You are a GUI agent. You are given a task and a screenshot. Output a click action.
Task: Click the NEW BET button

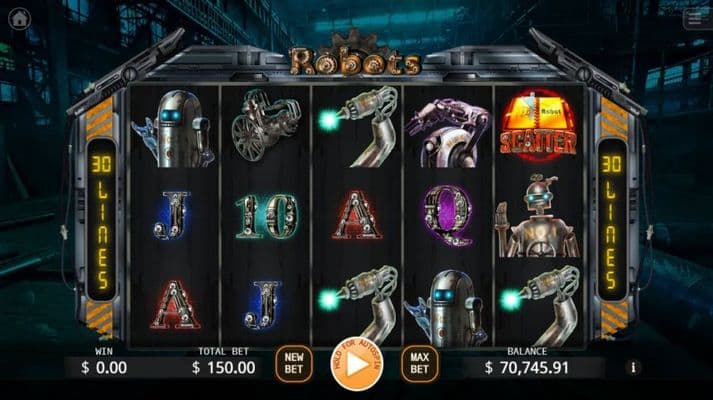pos(294,364)
